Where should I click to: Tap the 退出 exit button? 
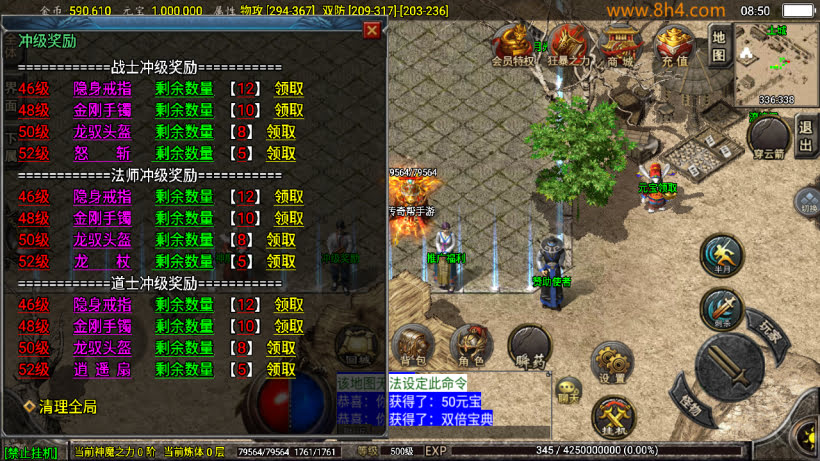(x=806, y=134)
